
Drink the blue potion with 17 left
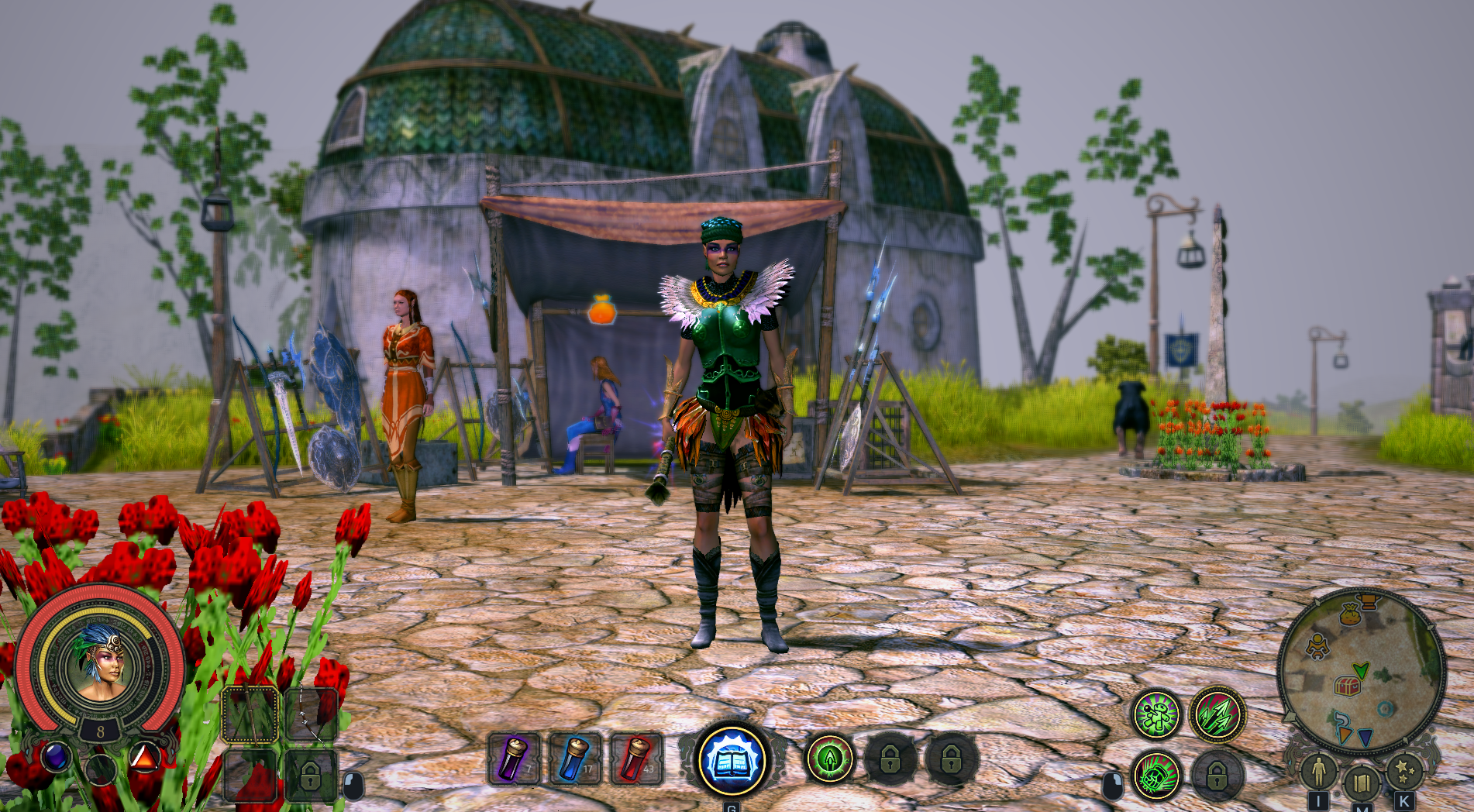click(x=575, y=759)
